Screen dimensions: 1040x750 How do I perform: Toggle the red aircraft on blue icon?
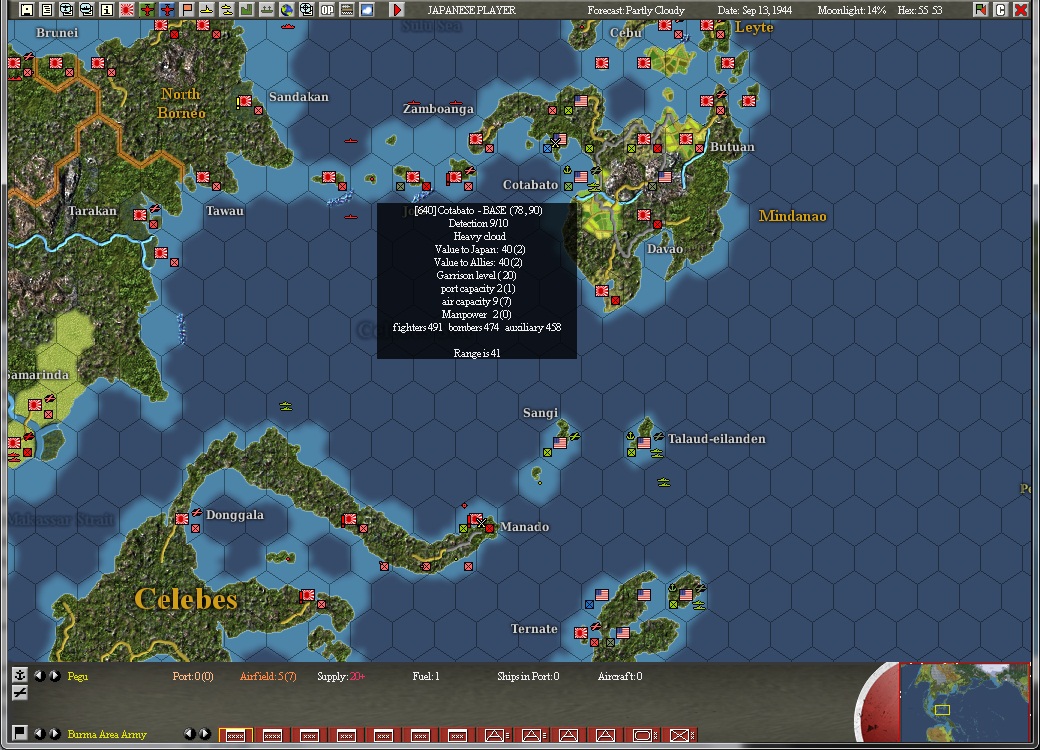[167, 10]
